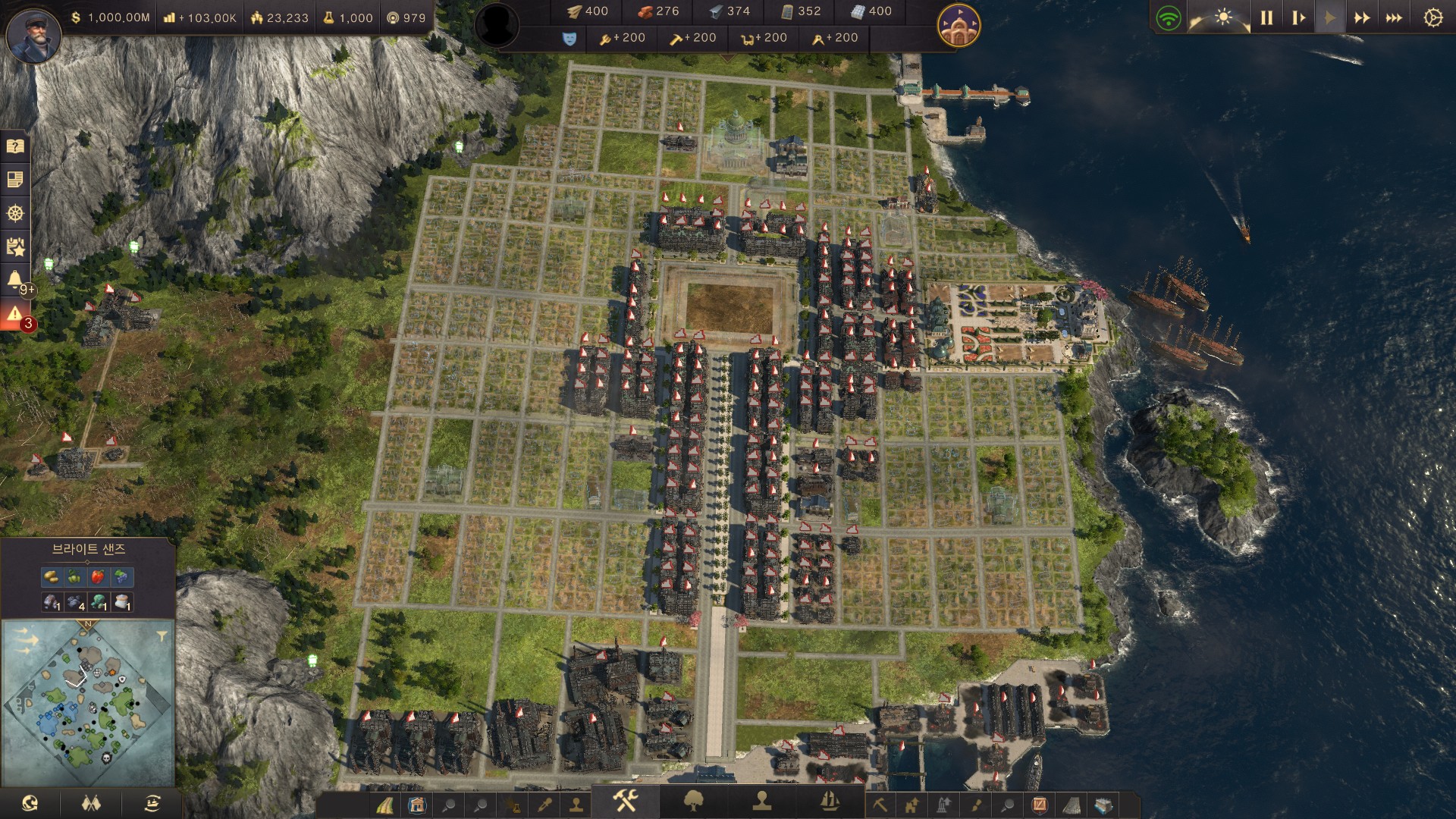Open the diplomacy crossed-flags menu
The width and height of the screenshot is (1456, 819).
coord(91,803)
